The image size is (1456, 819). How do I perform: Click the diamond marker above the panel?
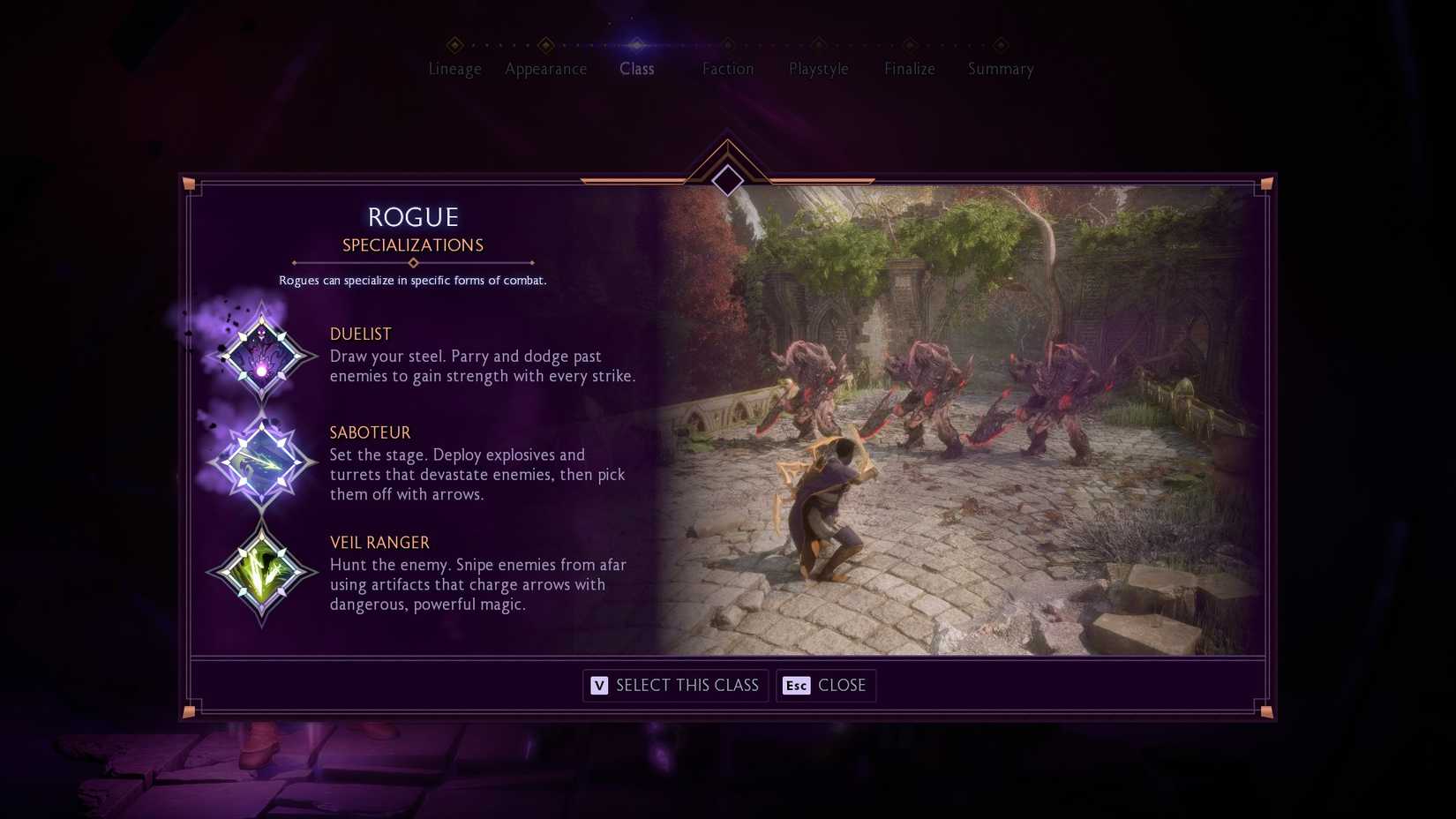[727, 181]
